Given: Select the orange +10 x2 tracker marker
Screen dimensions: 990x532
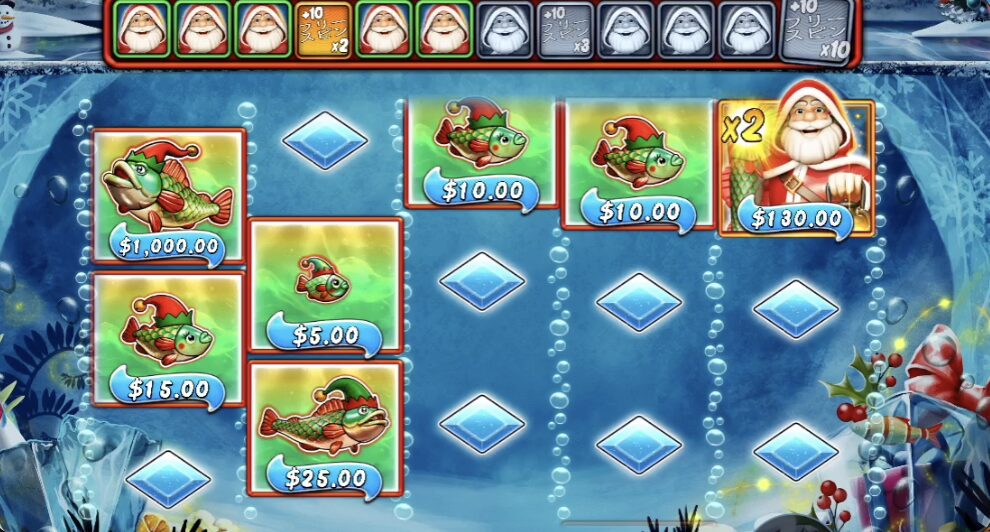Looking at the screenshot, I should click(x=325, y=30).
